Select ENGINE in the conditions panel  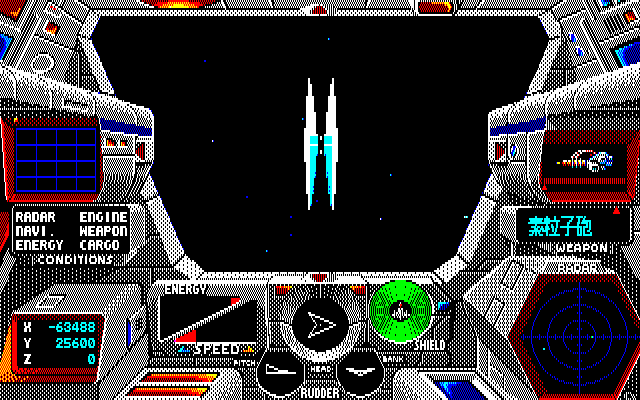pos(103,217)
